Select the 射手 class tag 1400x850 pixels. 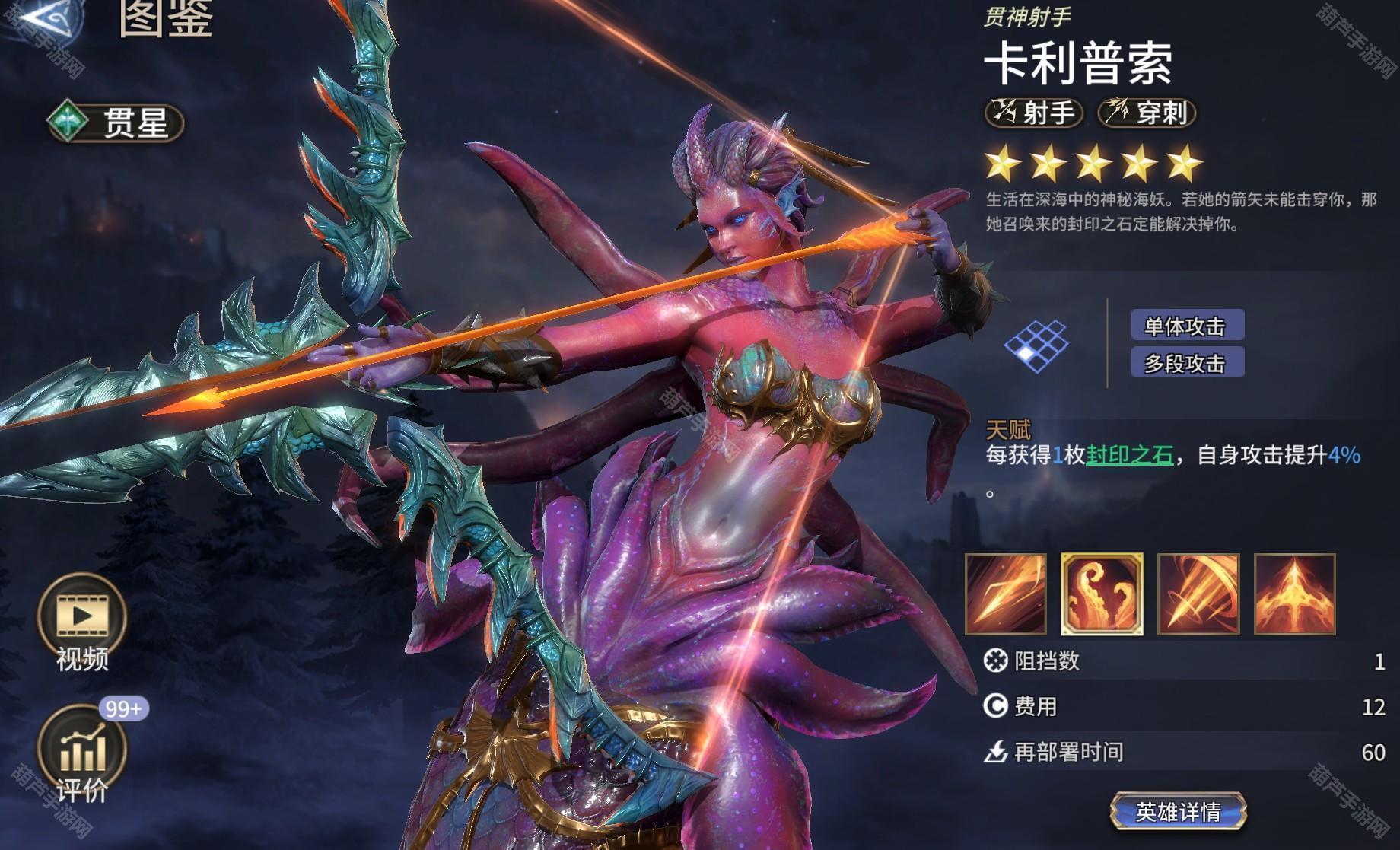pyautogui.click(x=1033, y=113)
